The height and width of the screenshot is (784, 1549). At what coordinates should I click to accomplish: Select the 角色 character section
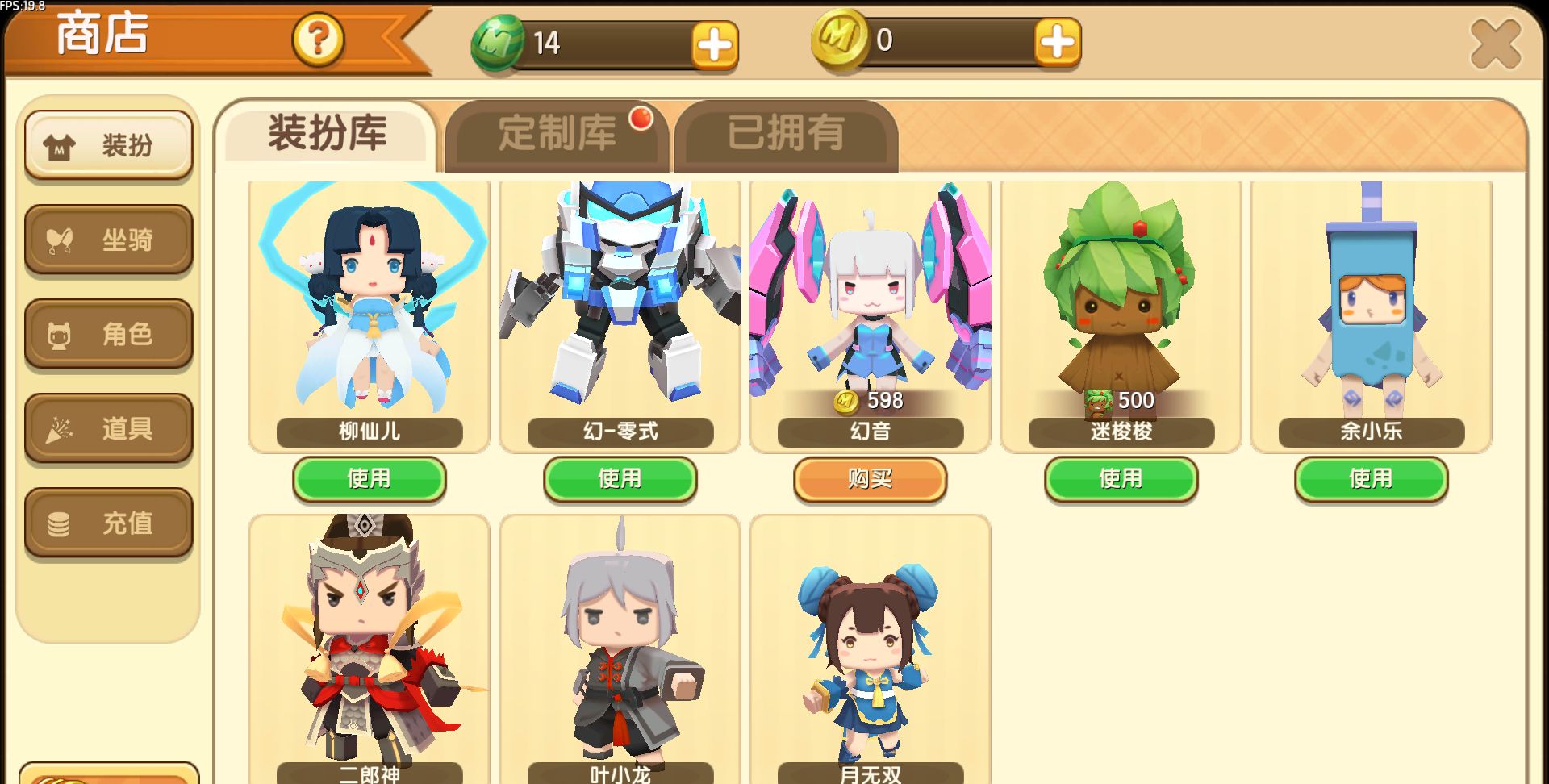click(108, 334)
